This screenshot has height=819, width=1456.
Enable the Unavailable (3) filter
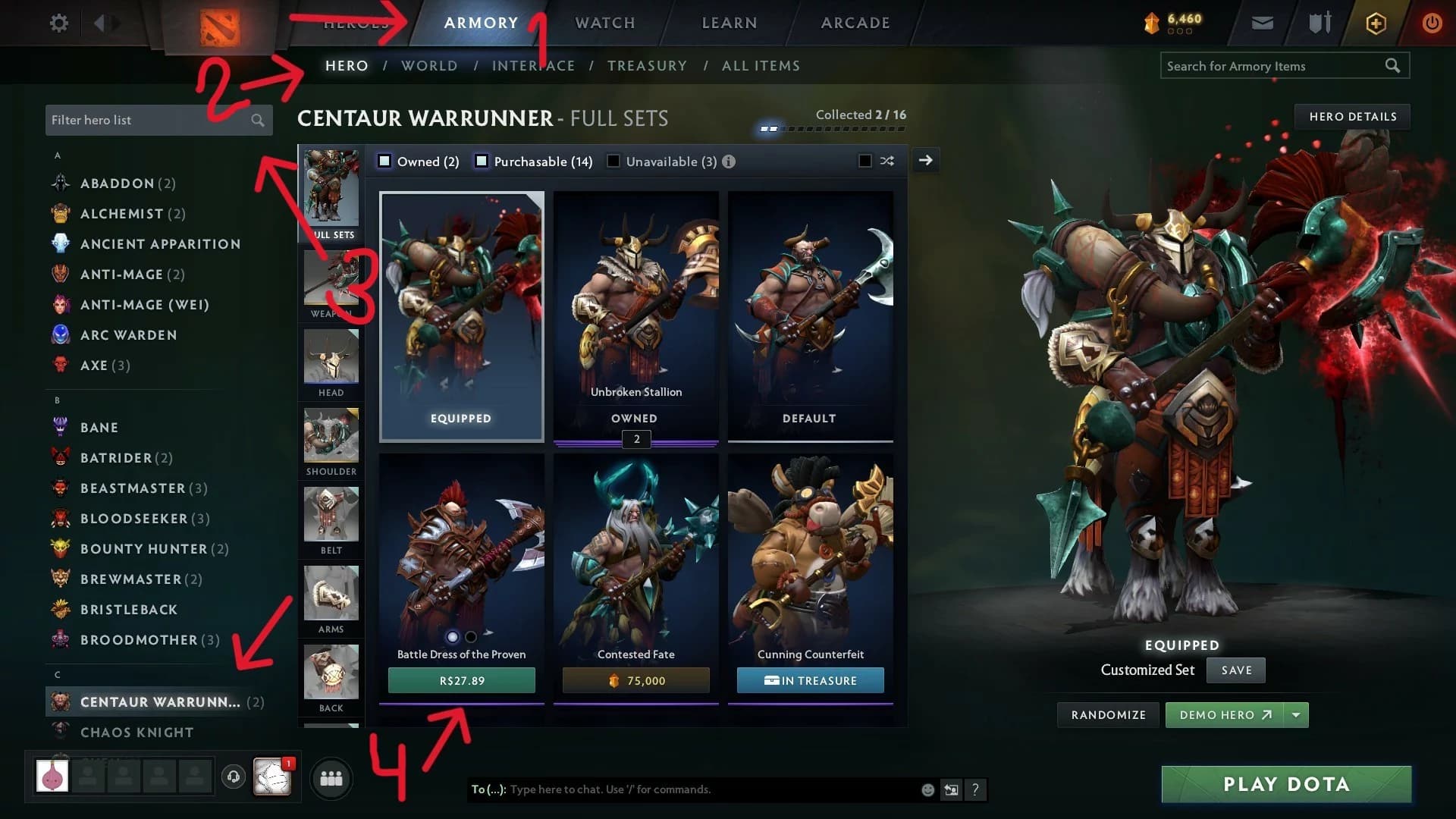[613, 161]
